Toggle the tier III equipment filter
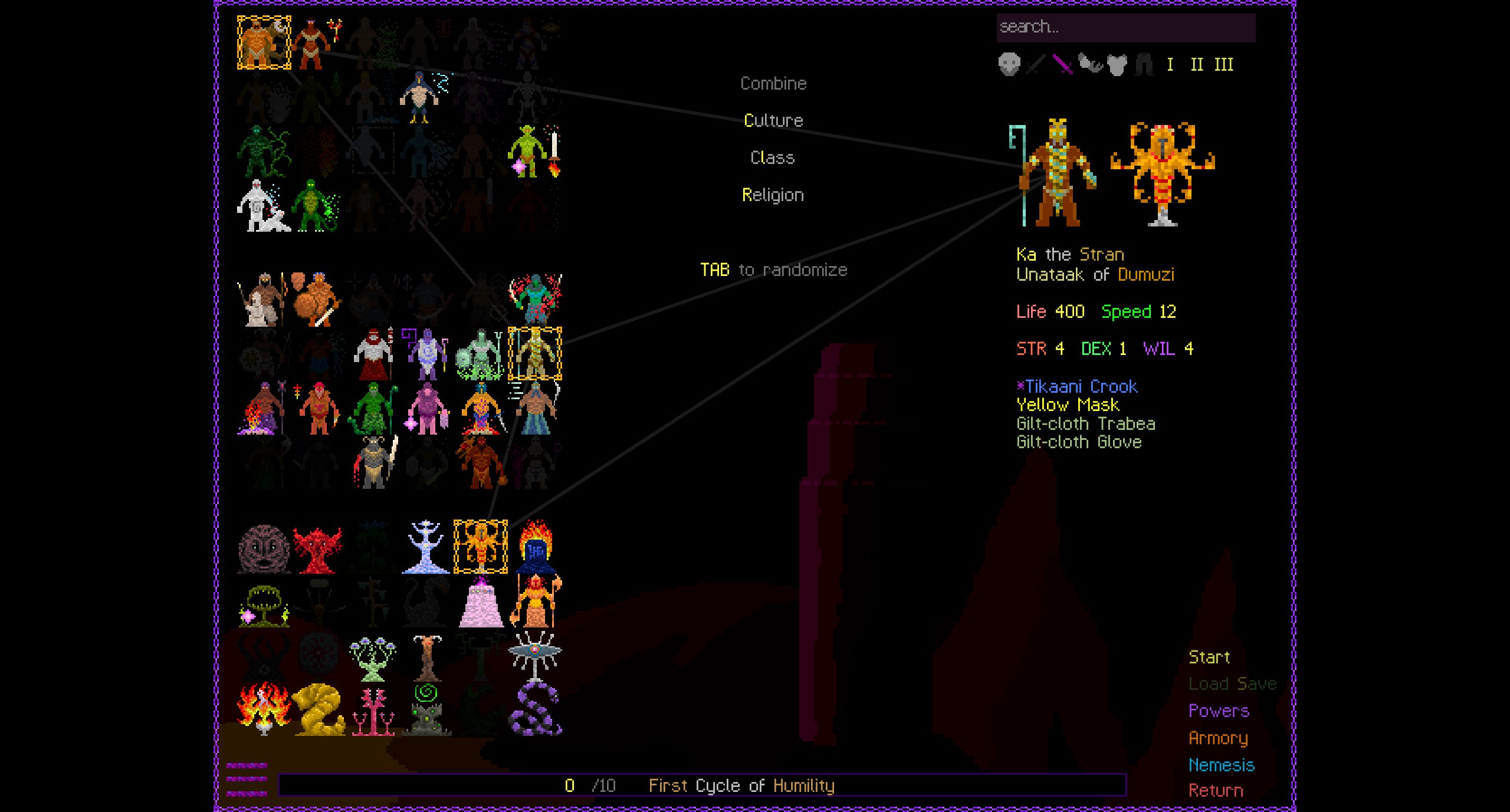Viewport: 1510px width, 812px height. (1222, 65)
